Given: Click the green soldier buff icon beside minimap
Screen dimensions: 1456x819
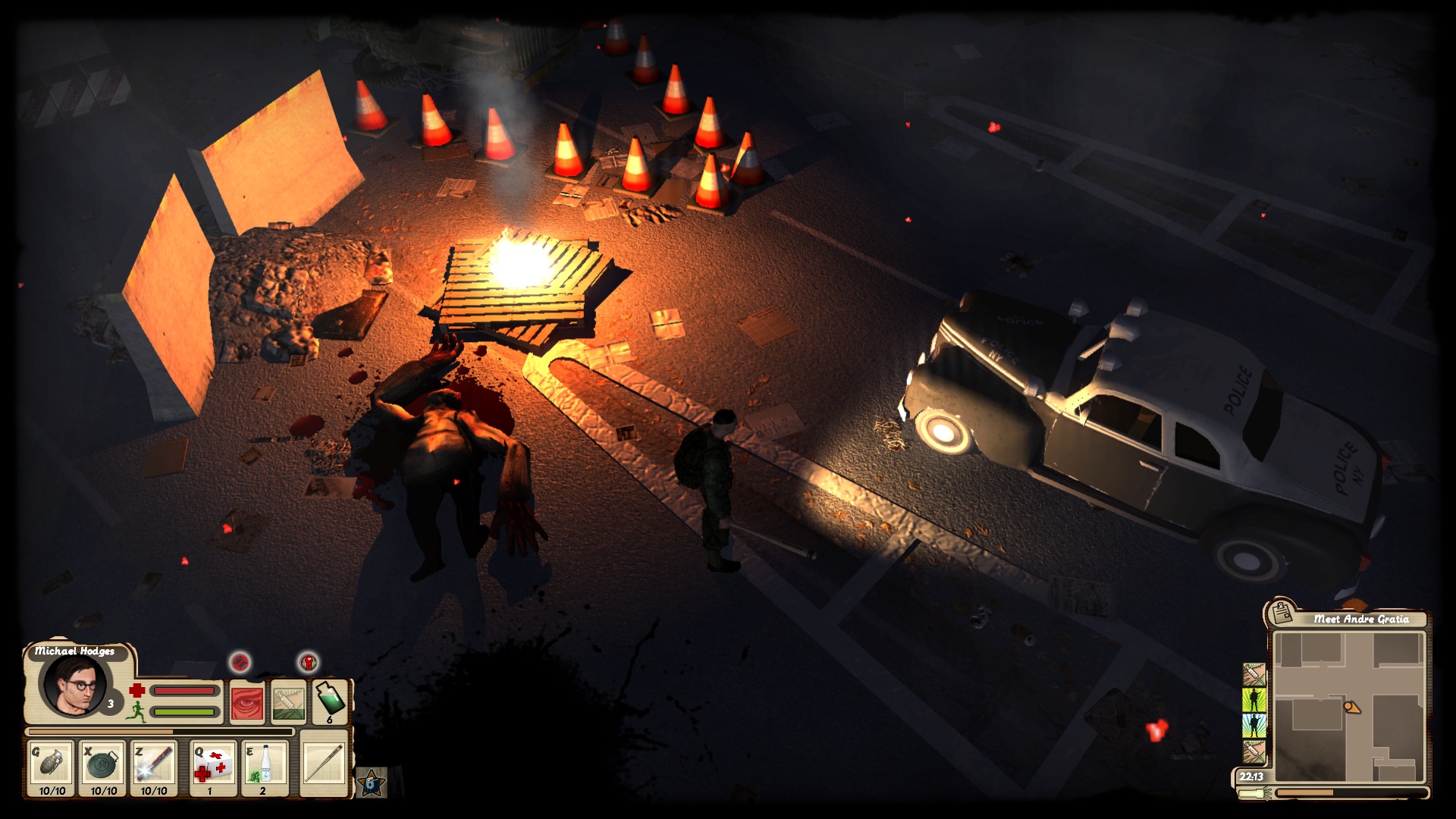Looking at the screenshot, I should 1253,701.
